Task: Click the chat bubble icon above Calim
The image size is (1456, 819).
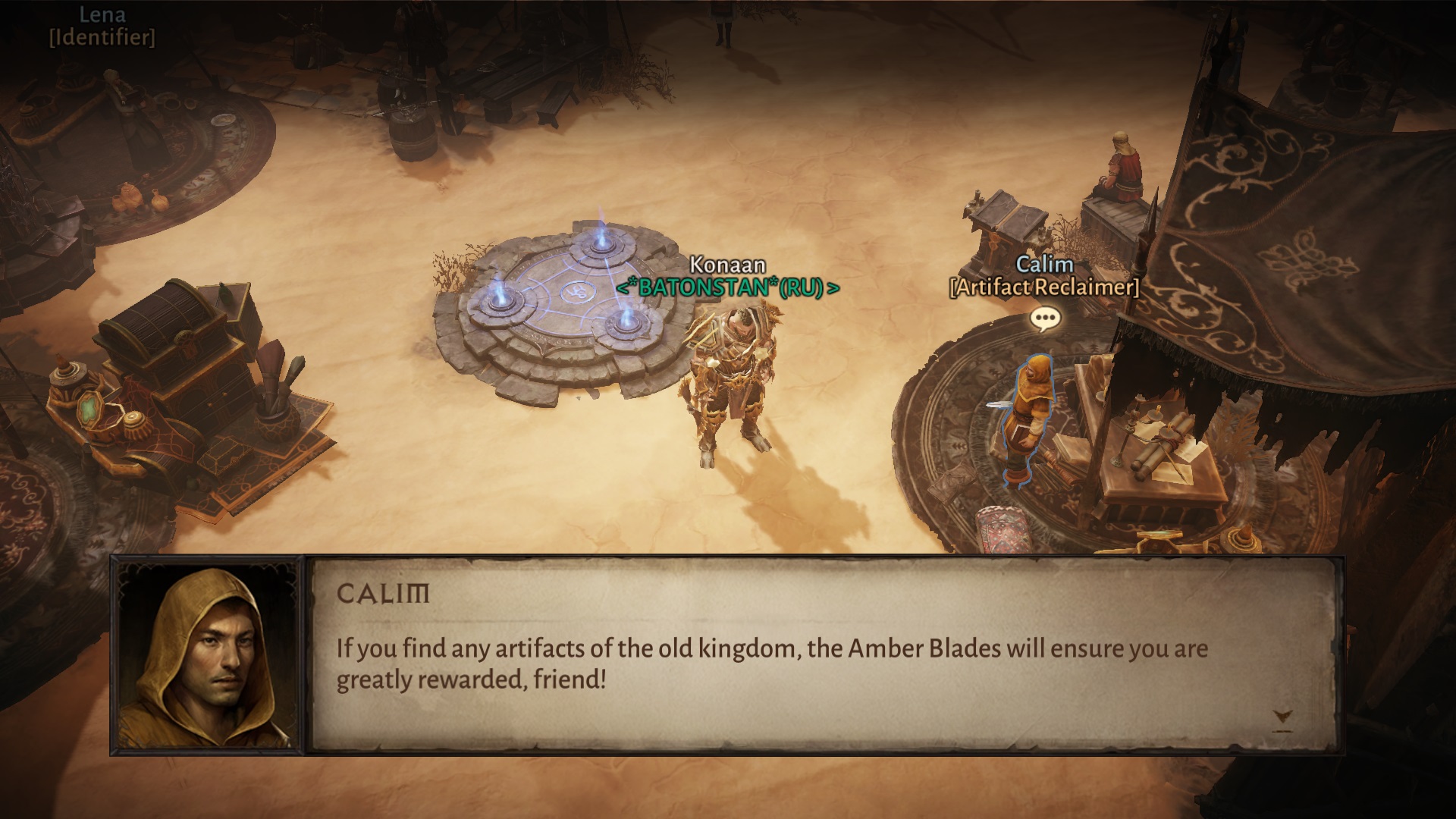Action: pos(1046,319)
